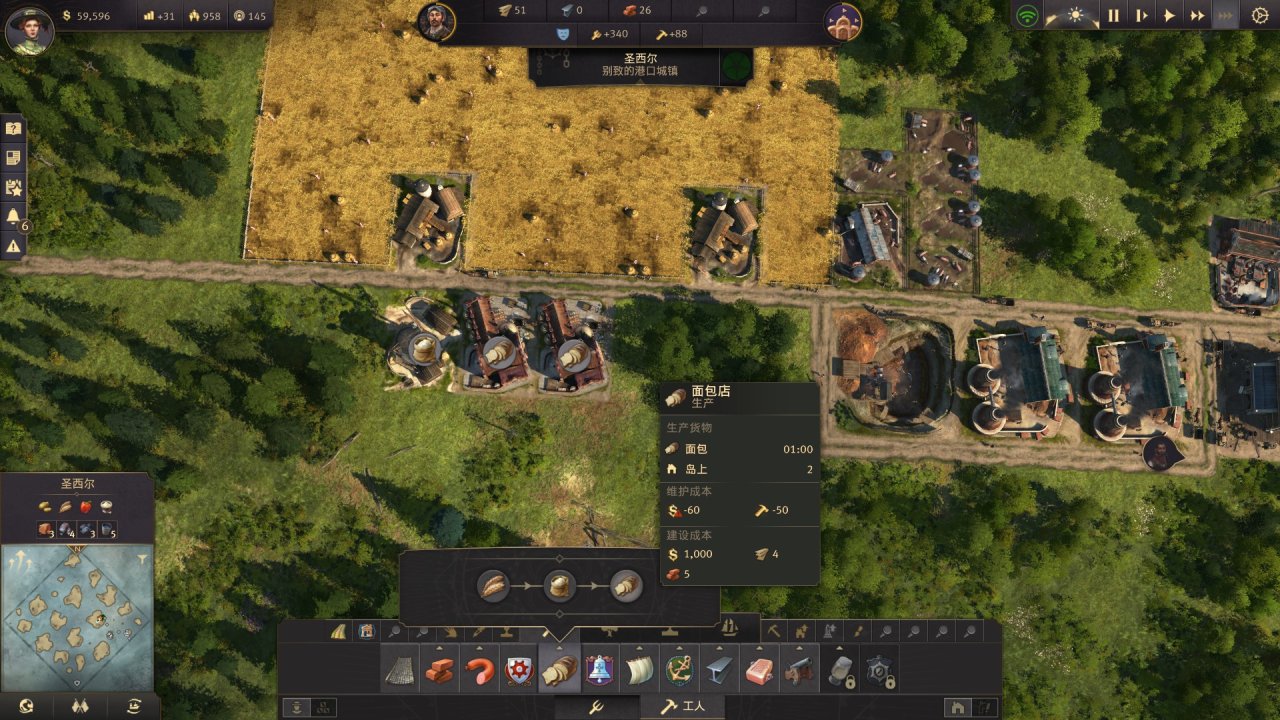Choose the cannon production building
The height and width of the screenshot is (720, 1280).
pyautogui.click(x=800, y=670)
